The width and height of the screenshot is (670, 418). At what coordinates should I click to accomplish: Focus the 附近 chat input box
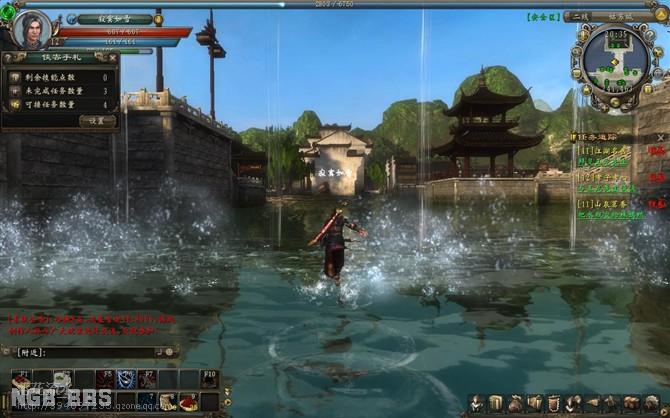[x=100, y=352]
